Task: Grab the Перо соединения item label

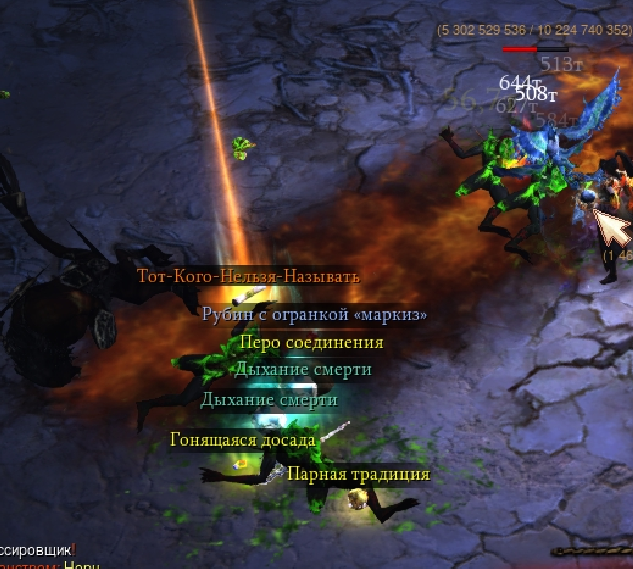Action: click(311, 342)
